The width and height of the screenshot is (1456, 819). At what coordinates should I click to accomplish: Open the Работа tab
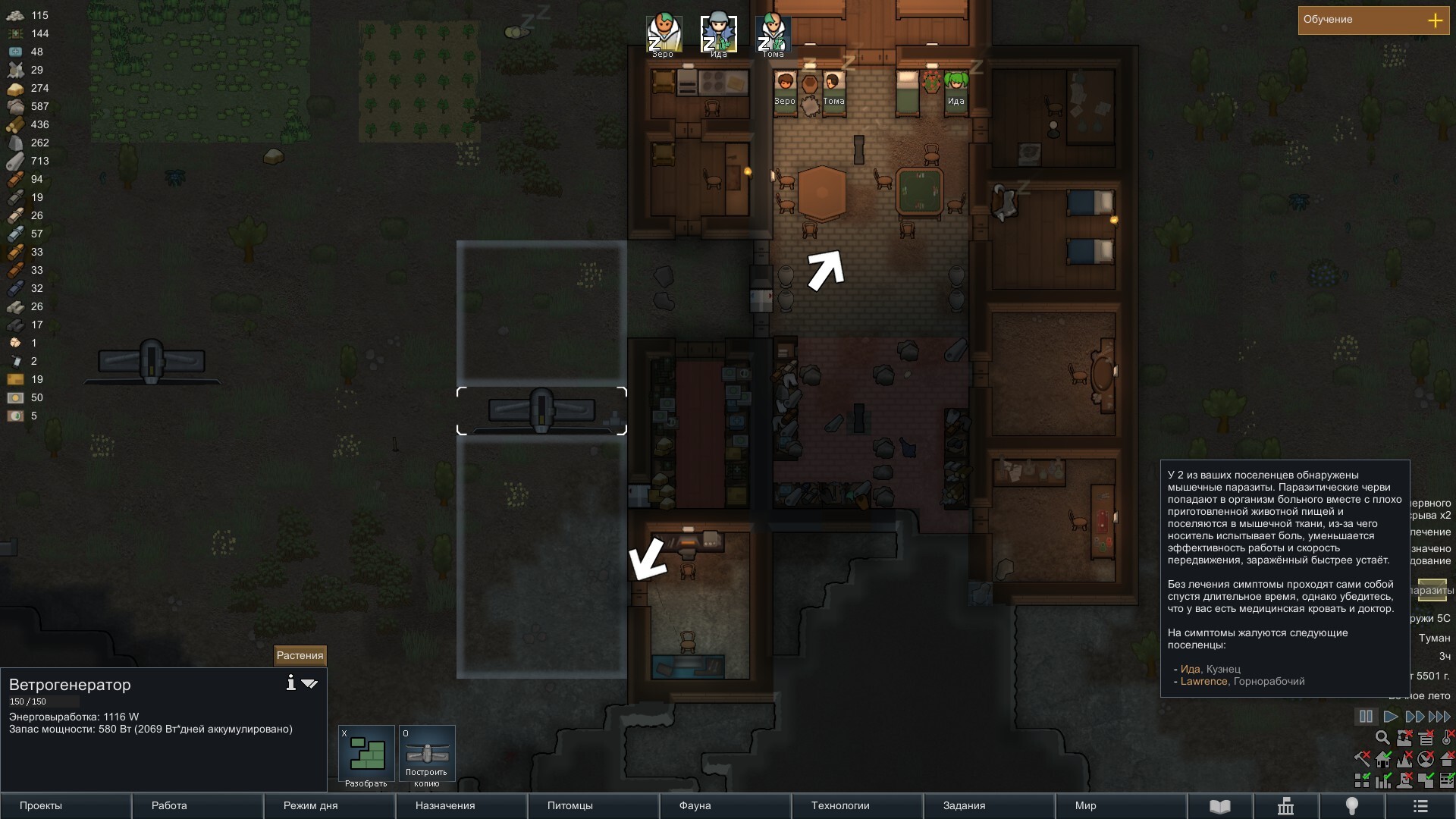pos(197,806)
